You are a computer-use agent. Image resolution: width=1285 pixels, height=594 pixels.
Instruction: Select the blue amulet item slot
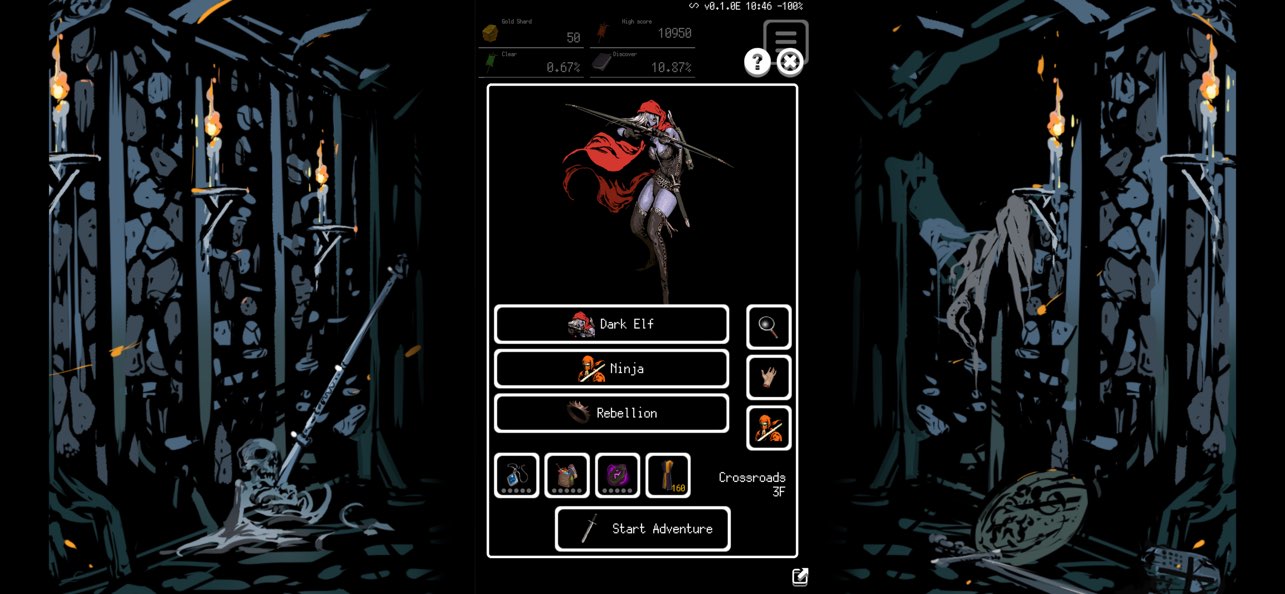[517, 475]
